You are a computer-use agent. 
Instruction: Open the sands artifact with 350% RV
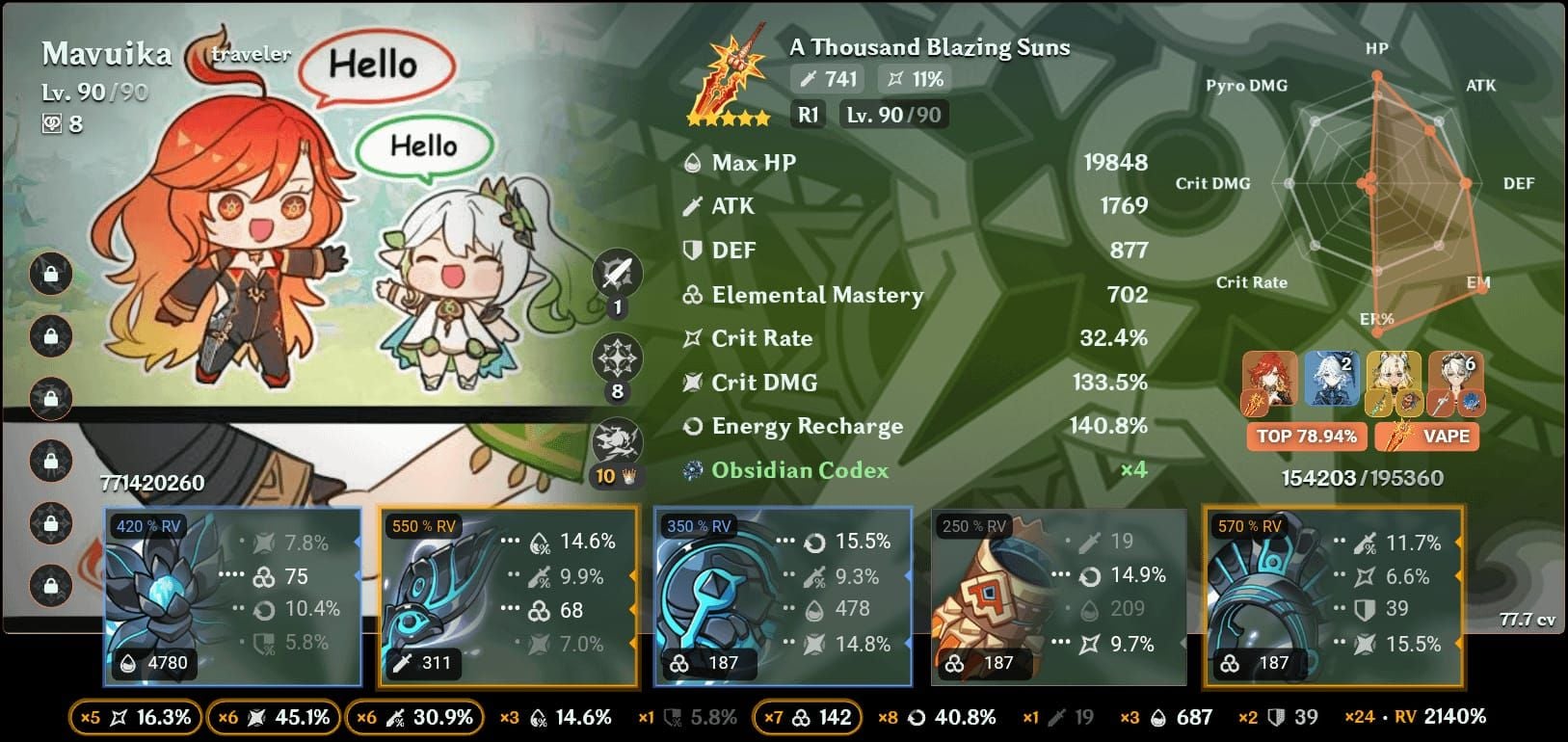[x=783, y=596]
